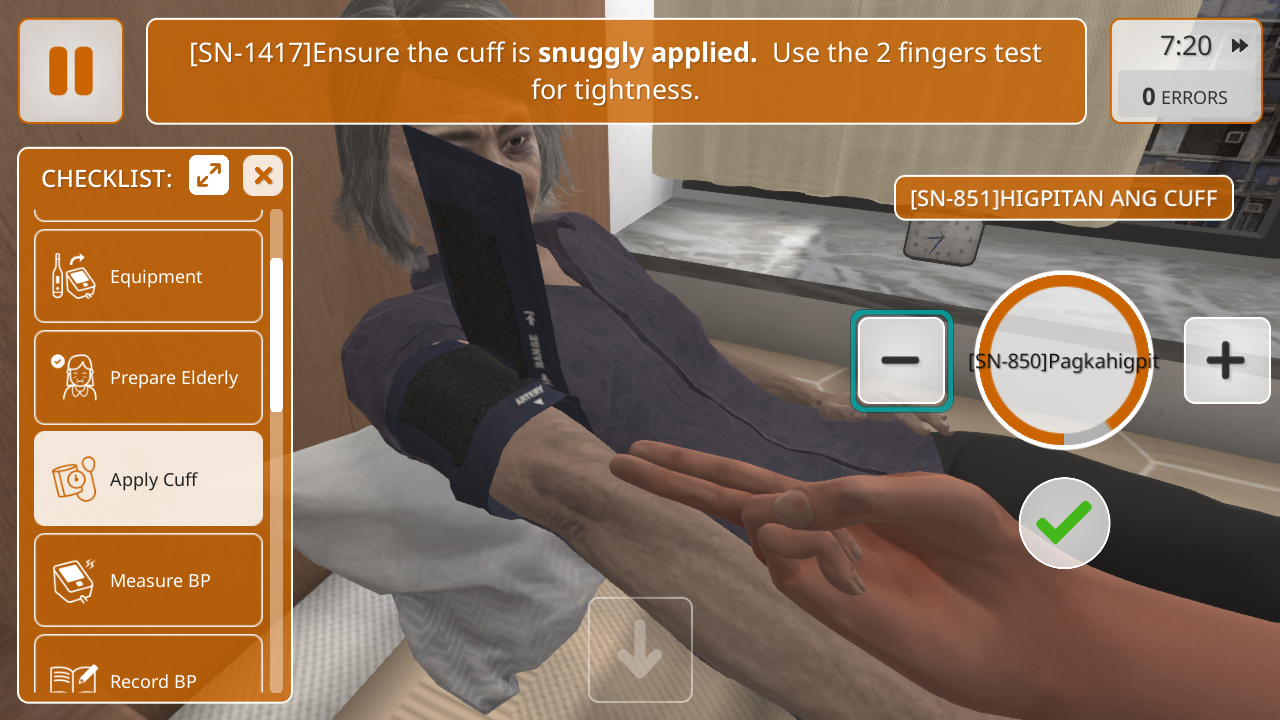Close the checklist panel
Viewport: 1280px width, 720px height.
(x=263, y=176)
